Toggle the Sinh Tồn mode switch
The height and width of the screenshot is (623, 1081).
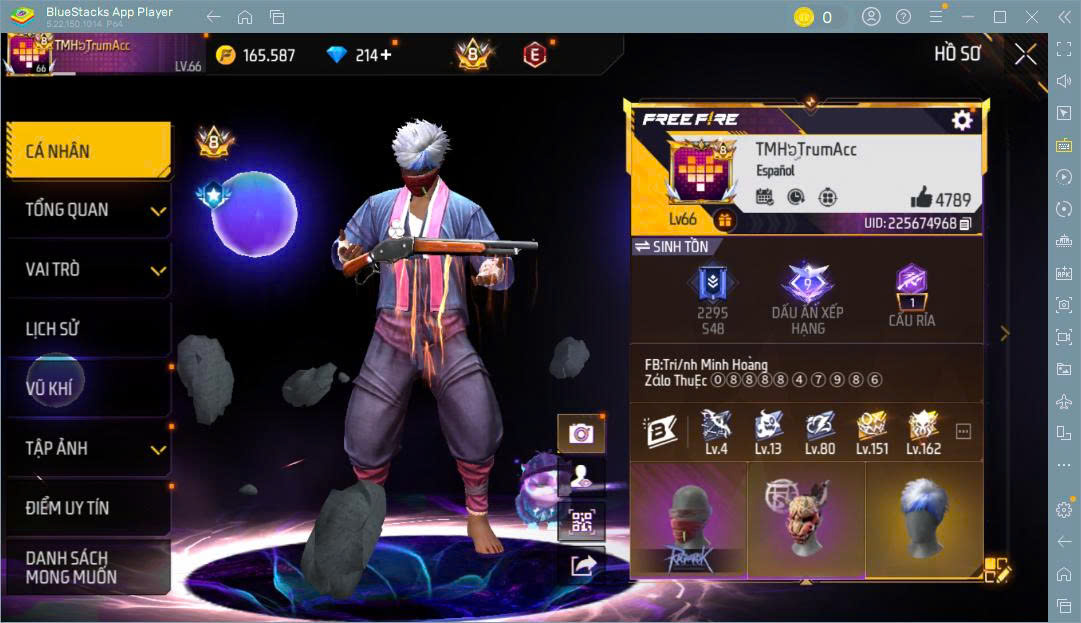pos(673,247)
